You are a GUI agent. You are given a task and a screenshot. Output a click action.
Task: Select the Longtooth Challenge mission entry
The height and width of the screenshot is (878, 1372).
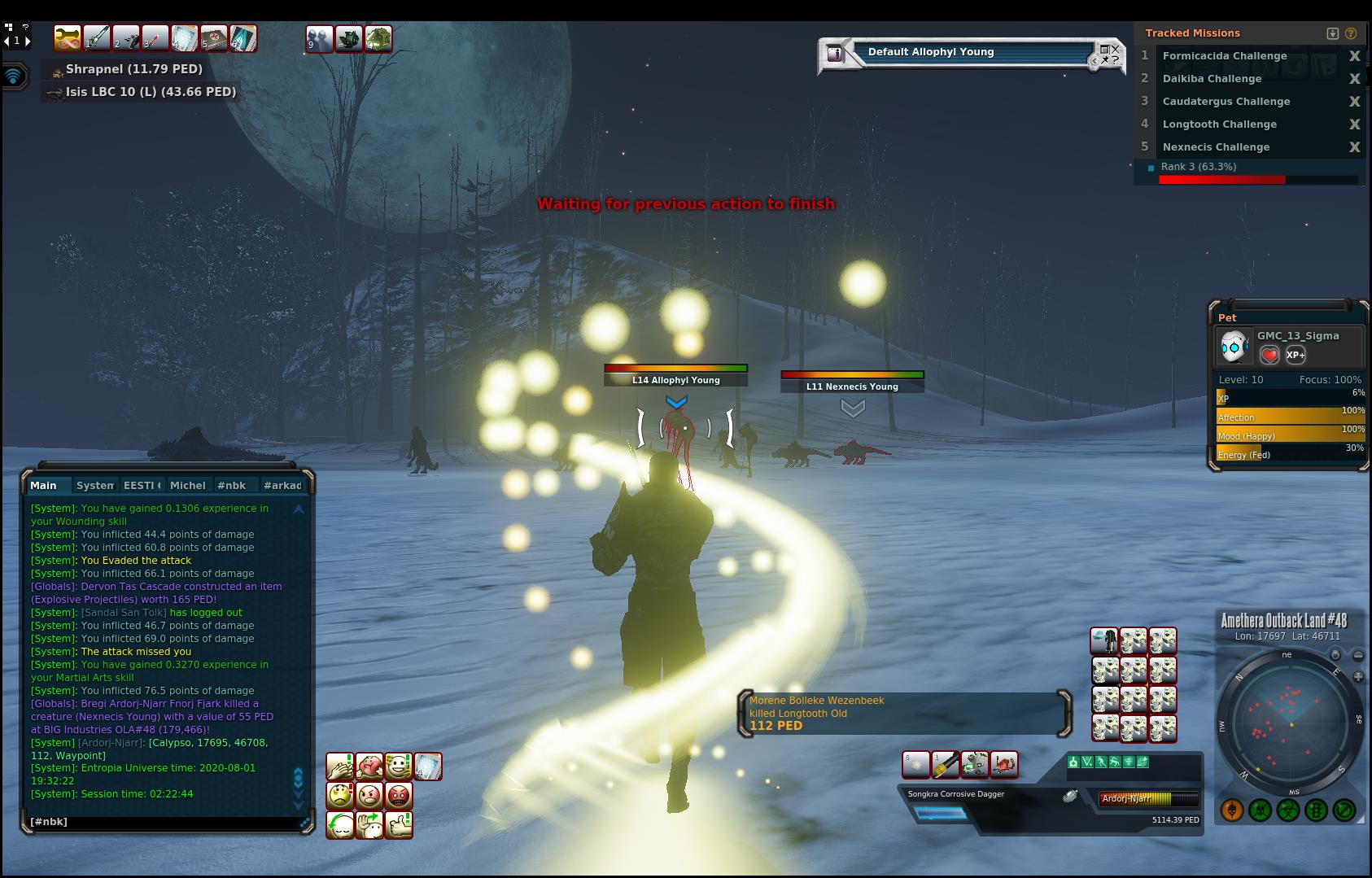coord(1219,124)
